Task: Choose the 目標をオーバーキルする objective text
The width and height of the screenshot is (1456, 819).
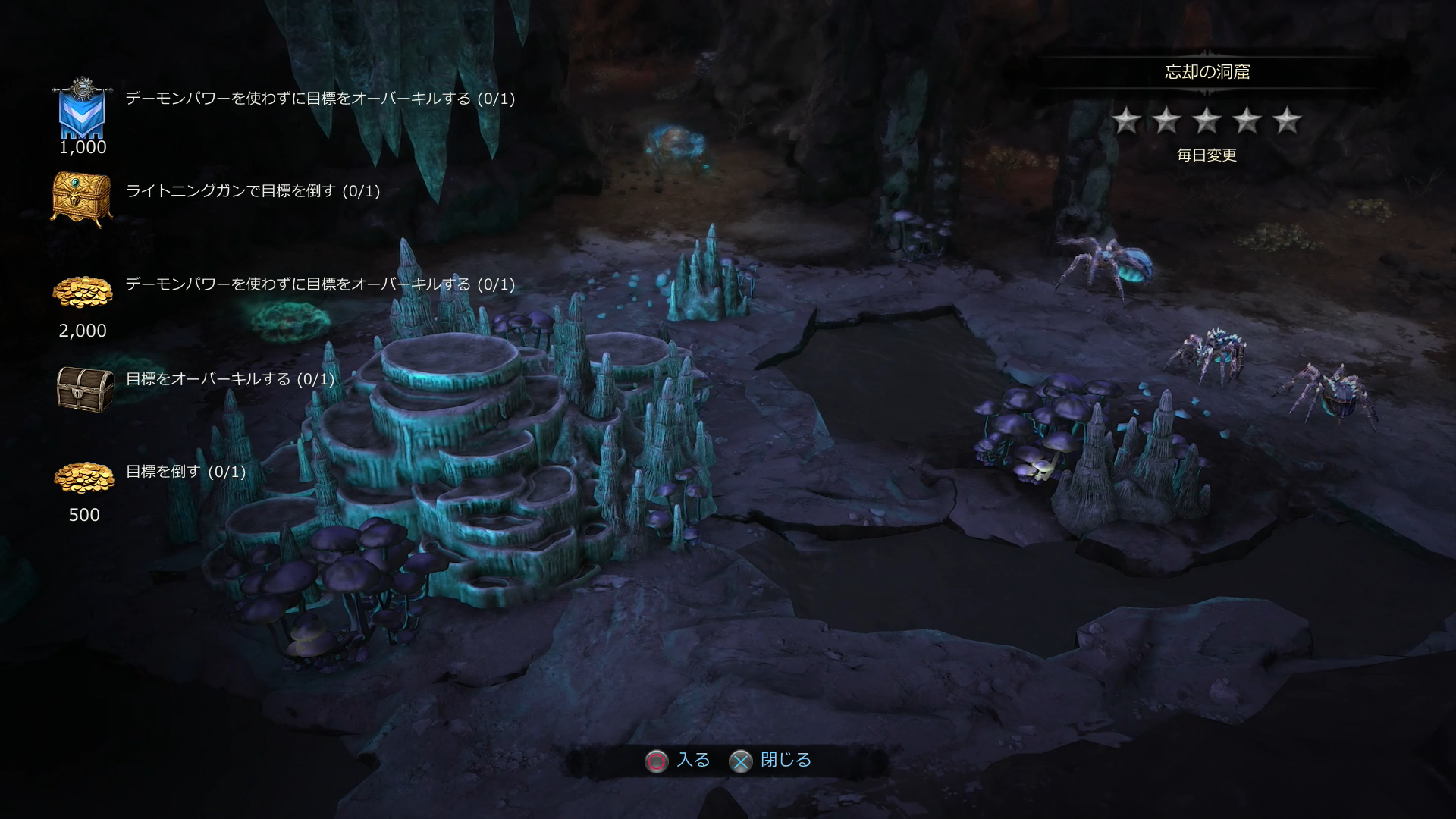Action: [230, 379]
